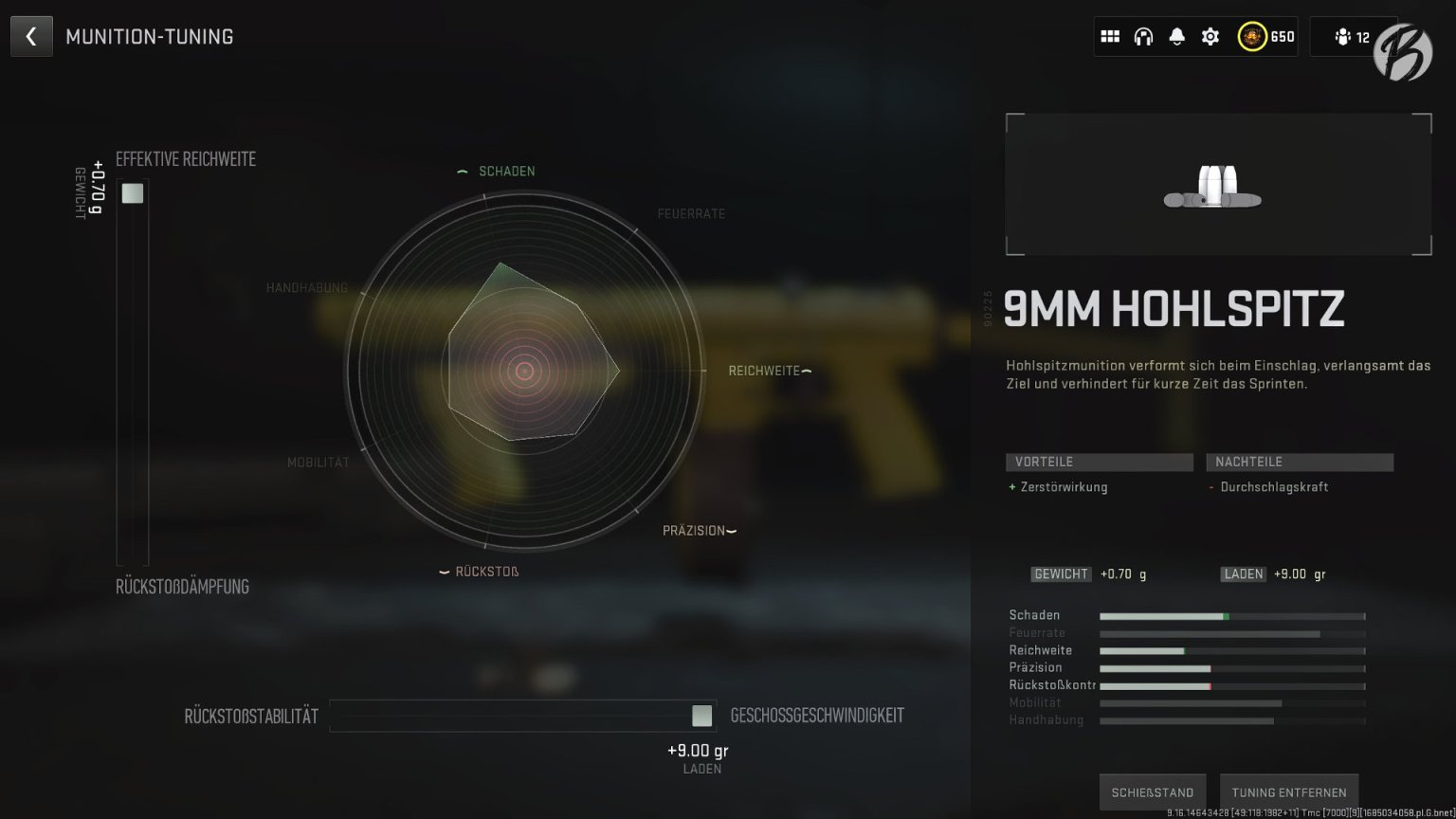Click the featured grid menu icon
This screenshot has width=1456, height=819.
click(x=1110, y=35)
